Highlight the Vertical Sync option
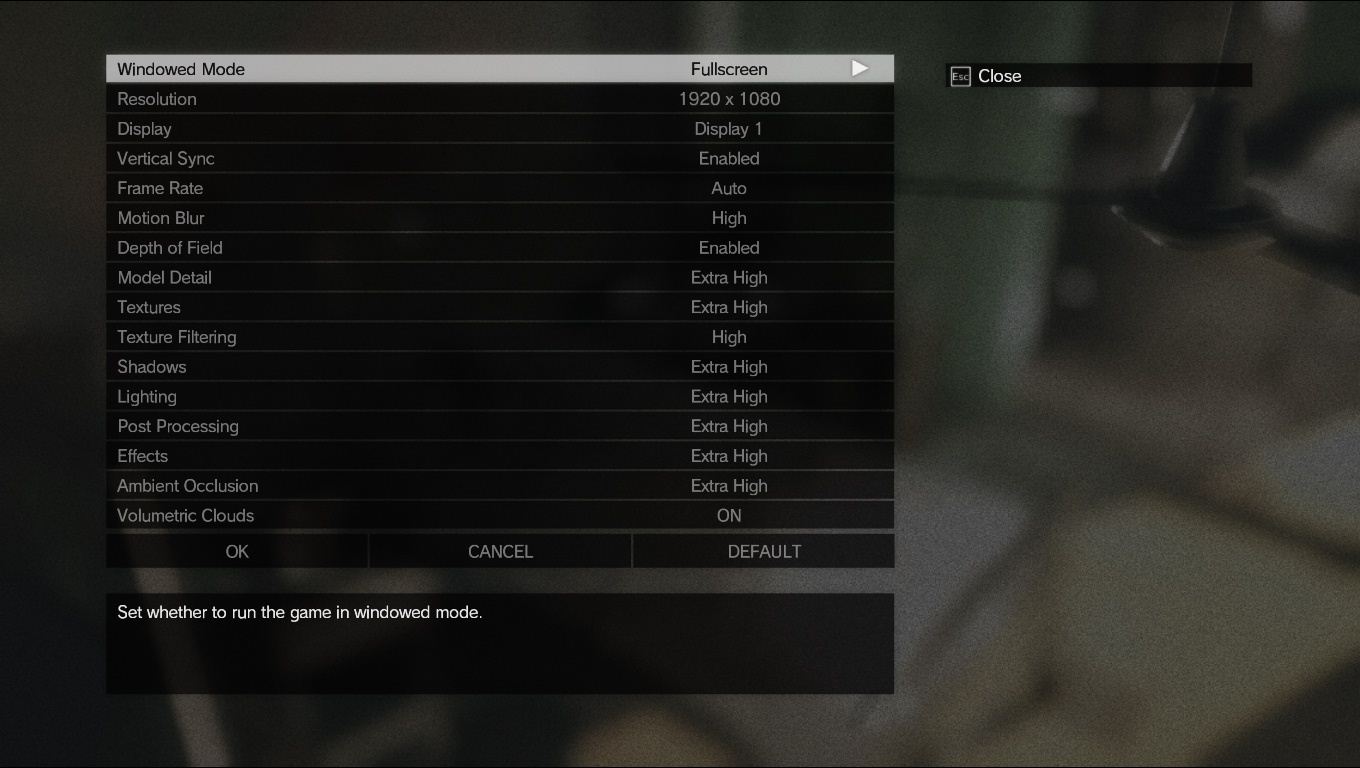This screenshot has height=768, width=1360. (x=500, y=158)
